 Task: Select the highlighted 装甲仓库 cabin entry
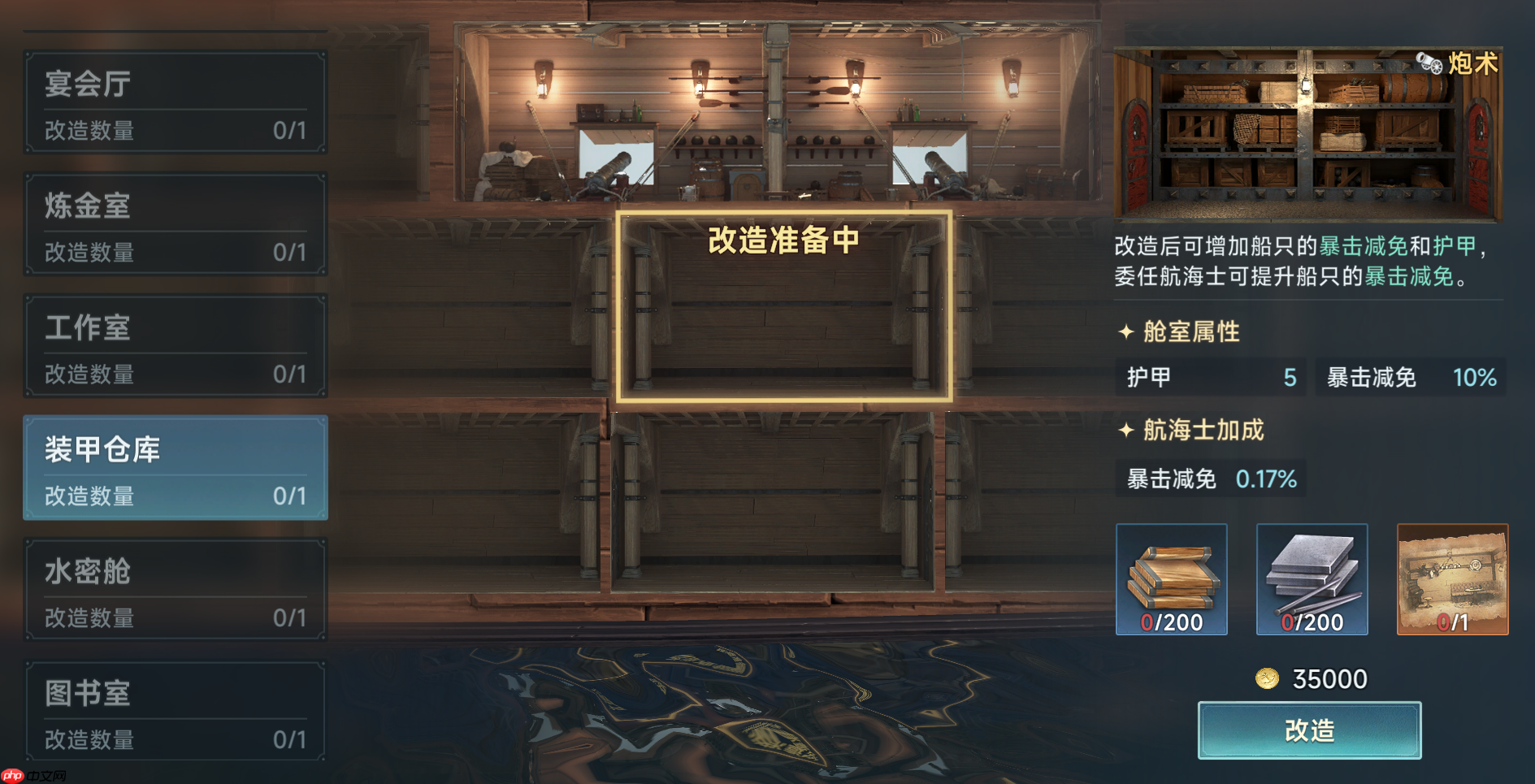pyautogui.click(x=175, y=469)
